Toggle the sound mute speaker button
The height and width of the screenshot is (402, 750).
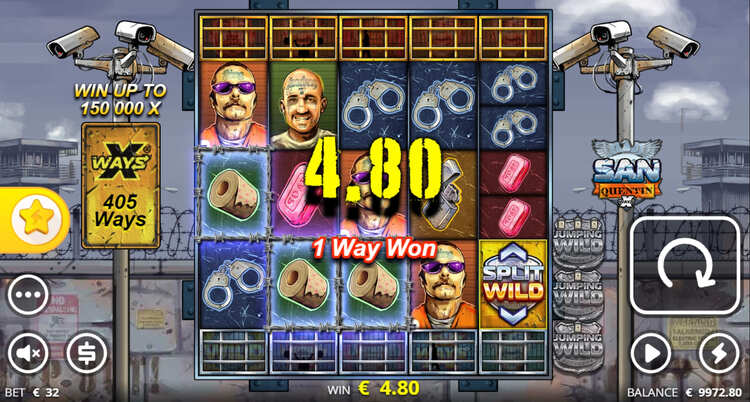pyautogui.click(x=28, y=352)
